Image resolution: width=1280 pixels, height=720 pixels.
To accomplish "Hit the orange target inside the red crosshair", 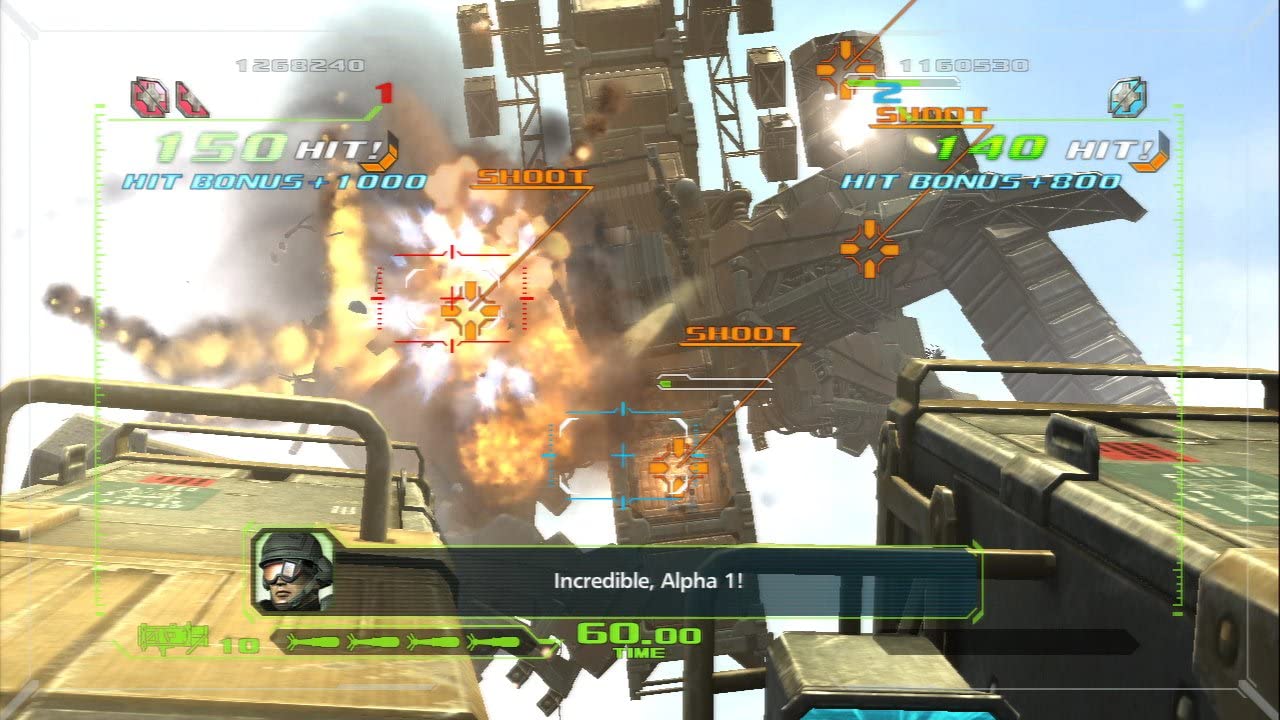I will [x=470, y=310].
